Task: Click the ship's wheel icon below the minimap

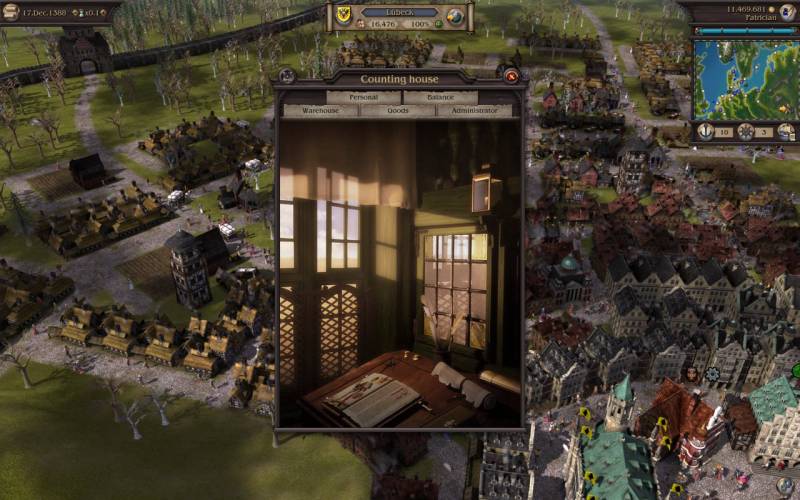Action: (x=746, y=131)
